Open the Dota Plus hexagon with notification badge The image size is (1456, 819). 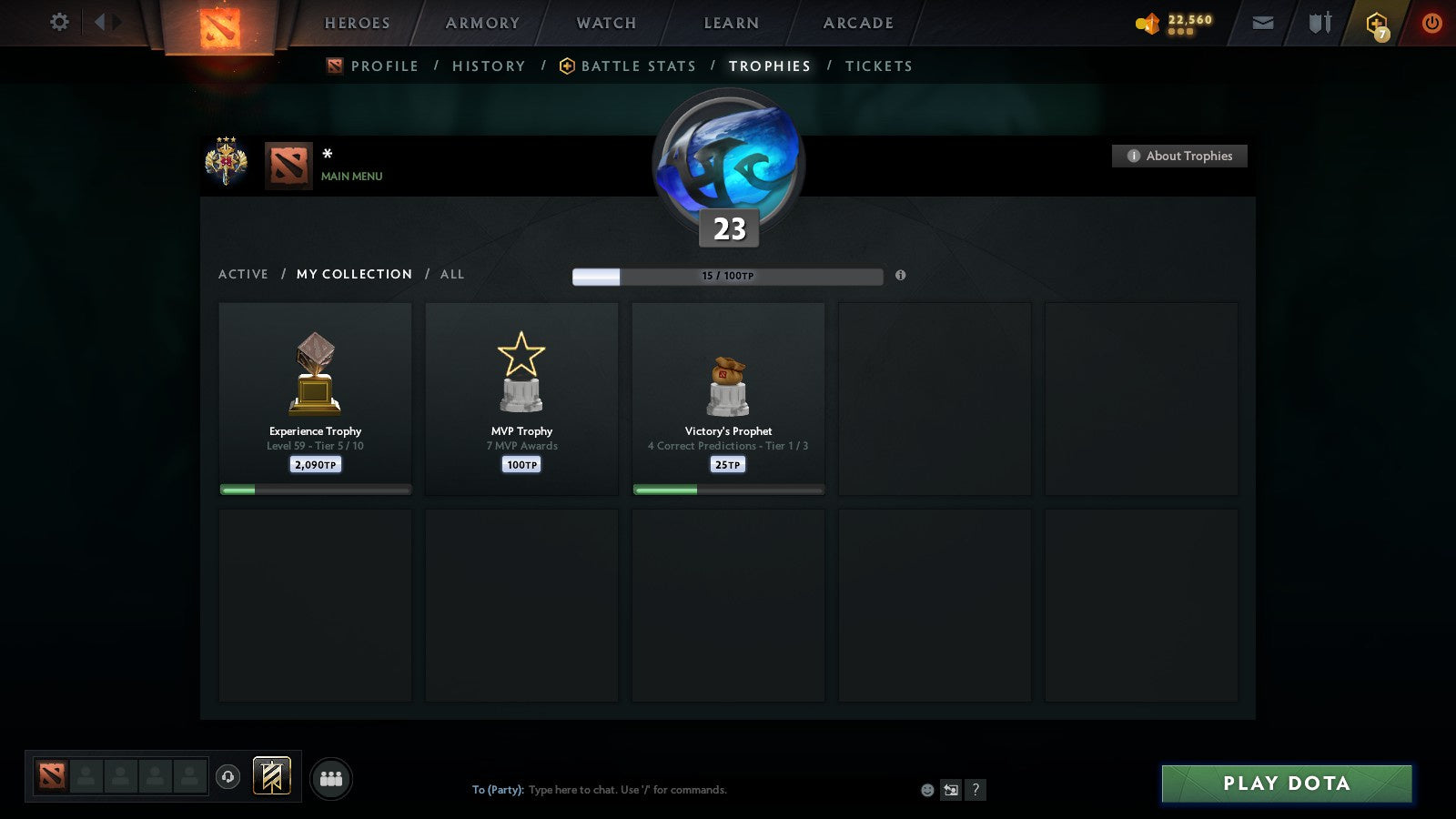(1376, 23)
